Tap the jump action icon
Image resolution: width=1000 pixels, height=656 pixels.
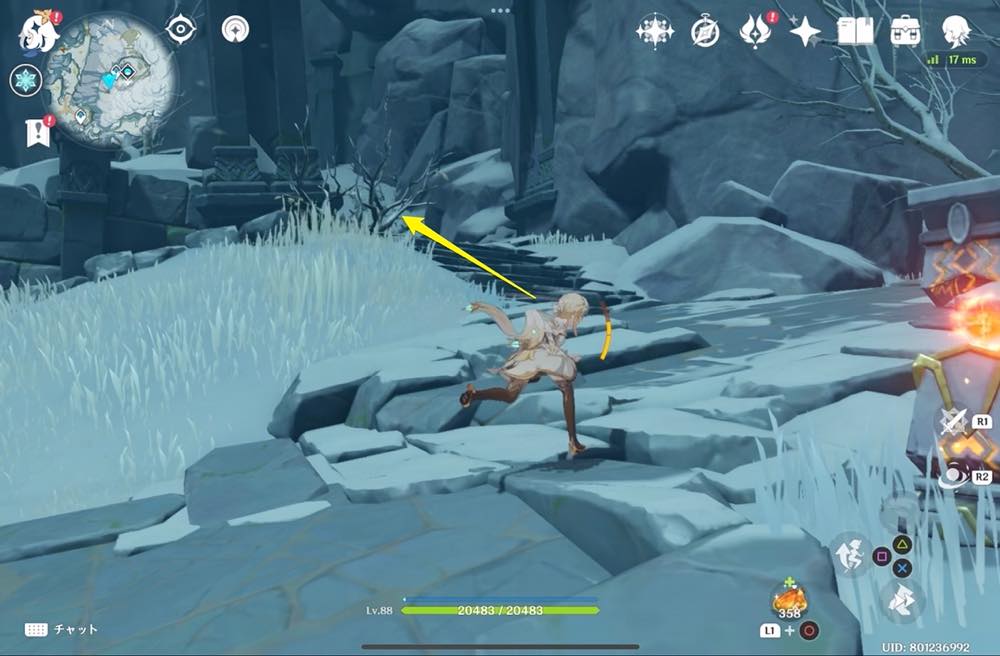(851, 553)
